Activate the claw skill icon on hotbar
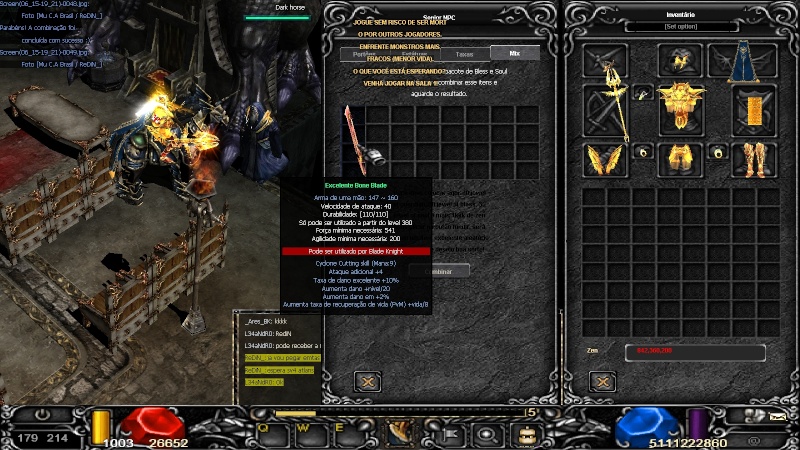The height and width of the screenshot is (450, 800). [x=401, y=432]
